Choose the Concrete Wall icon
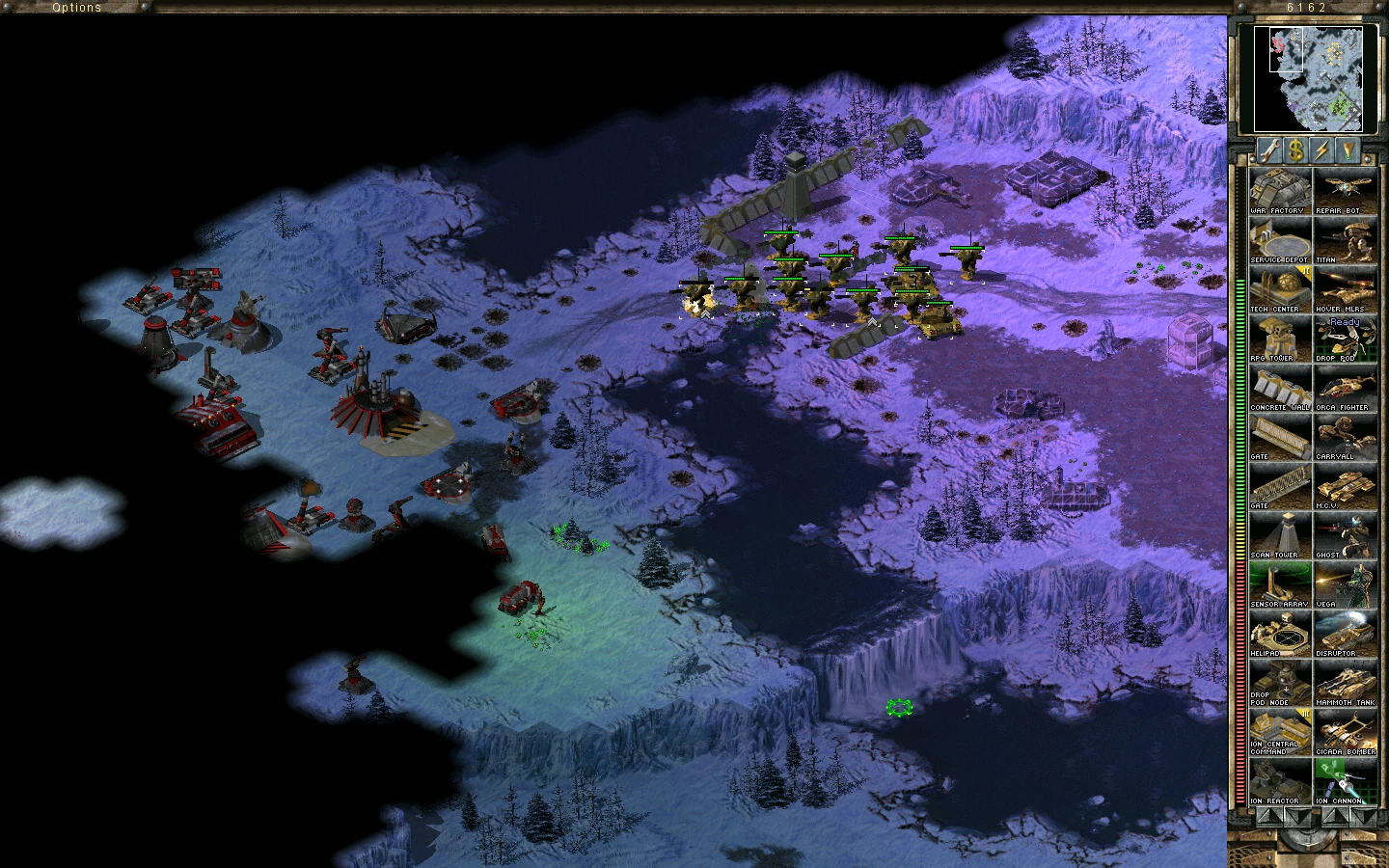Image resolution: width=1389 pixels, height=868 pixels. click(x=1279, y=388)
